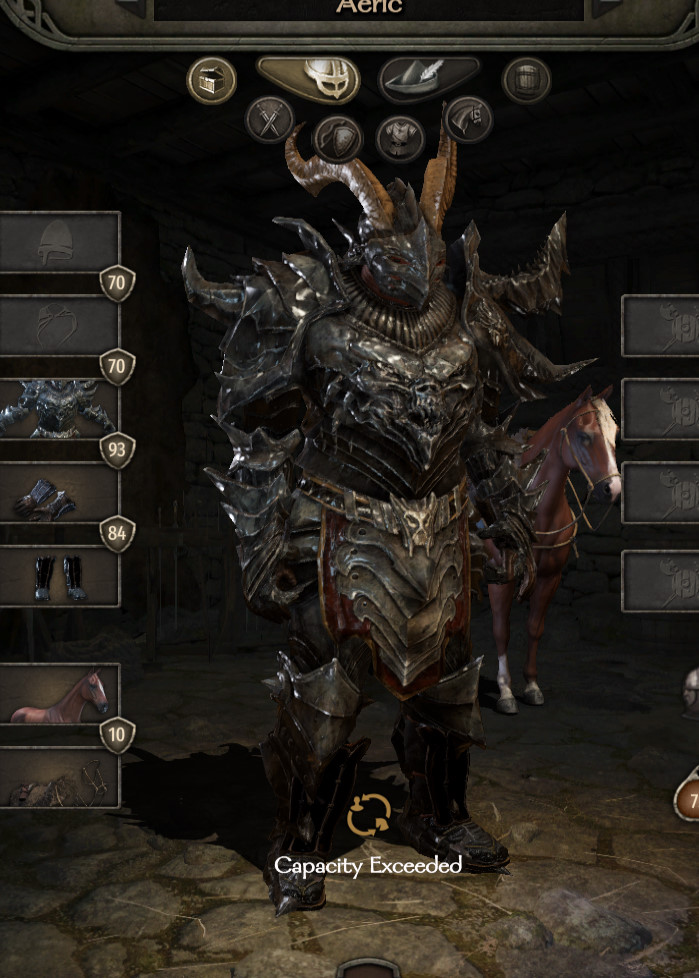Filter inventory by the body armor icon
The height and width of the screenshot is (978, 699).
point(401,137)
